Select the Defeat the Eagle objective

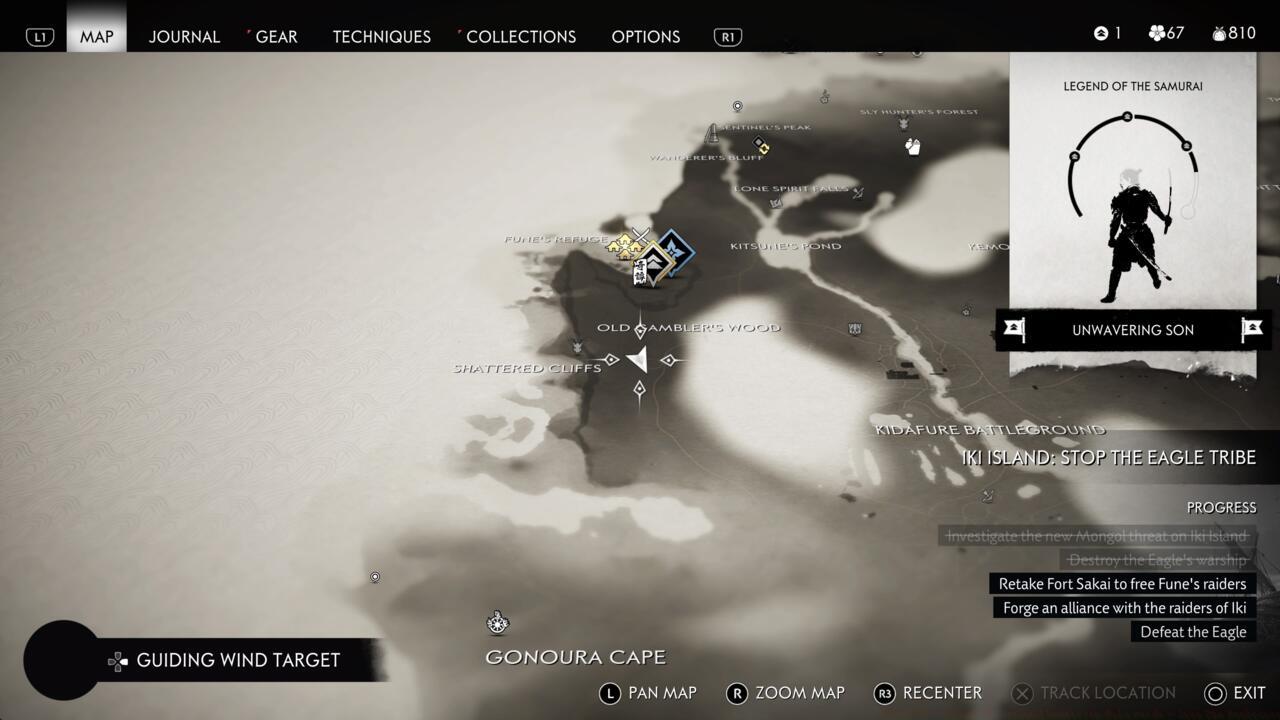pyautogui.click(x=1193, y=632)
